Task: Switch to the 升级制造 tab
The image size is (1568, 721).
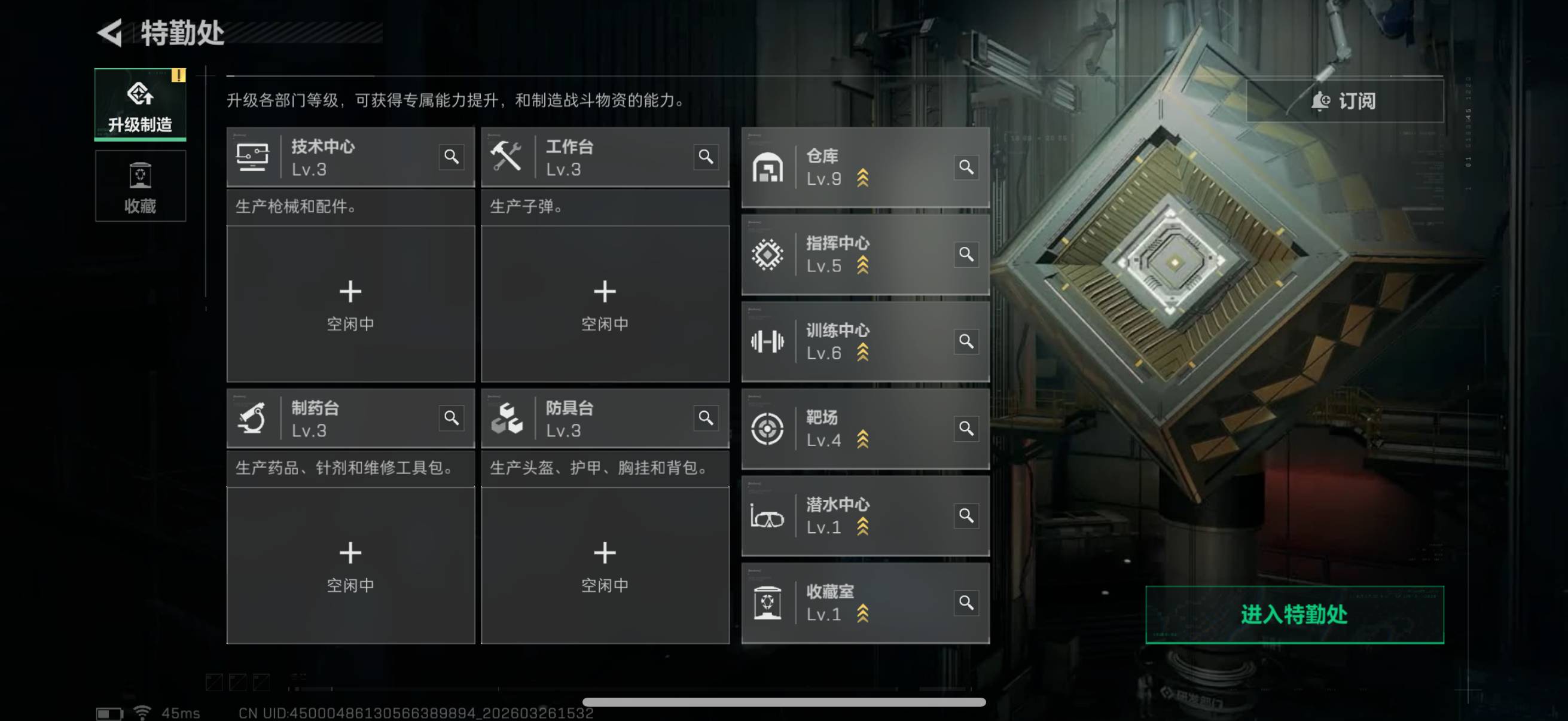Action: [140, 105]
